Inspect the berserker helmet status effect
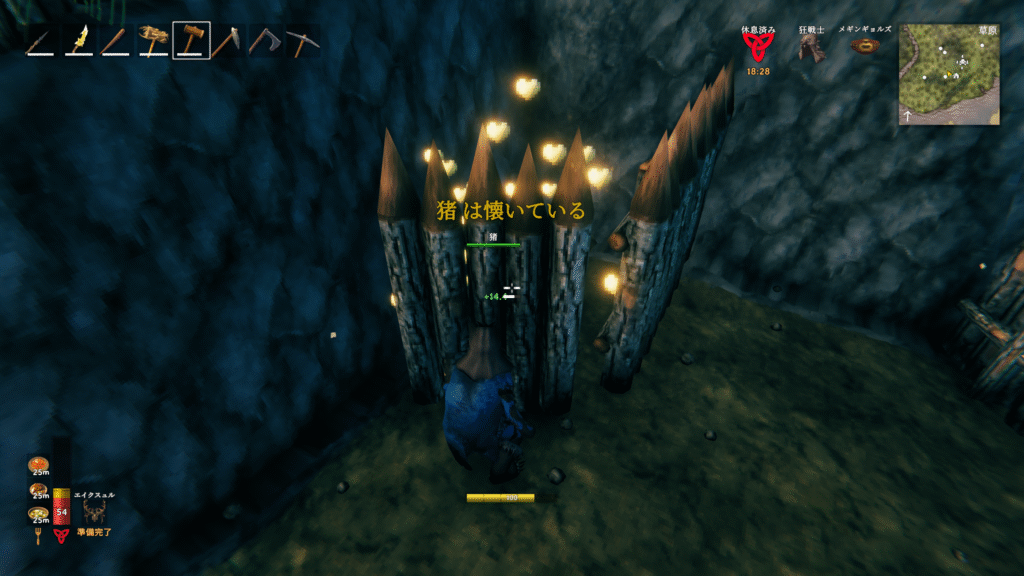Image resolution: width=1024 pixels, height=576 pixels. pos(812,48)
